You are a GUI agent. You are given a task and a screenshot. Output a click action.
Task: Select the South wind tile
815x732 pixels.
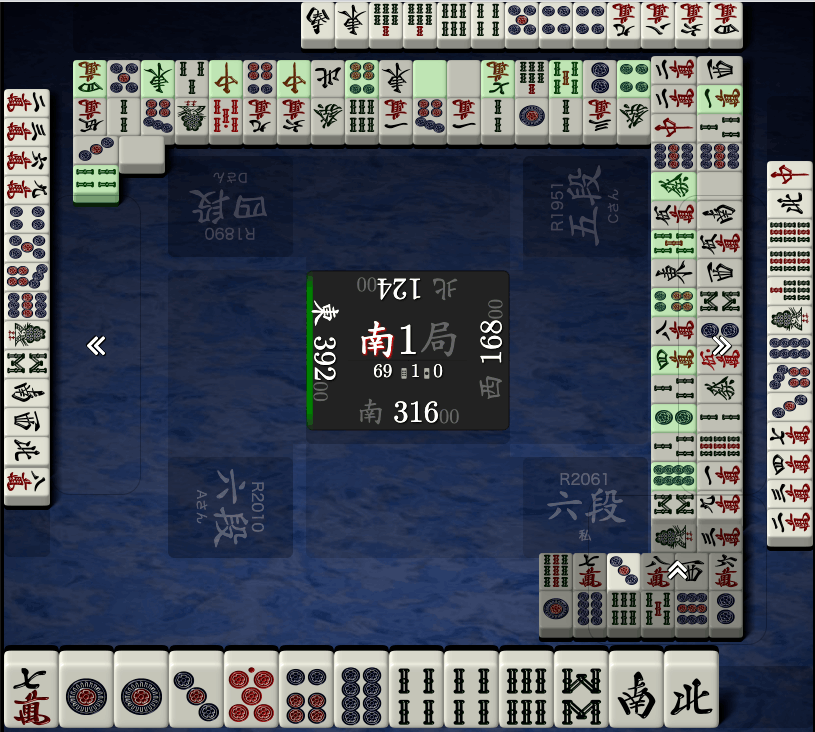click(635, 690)
